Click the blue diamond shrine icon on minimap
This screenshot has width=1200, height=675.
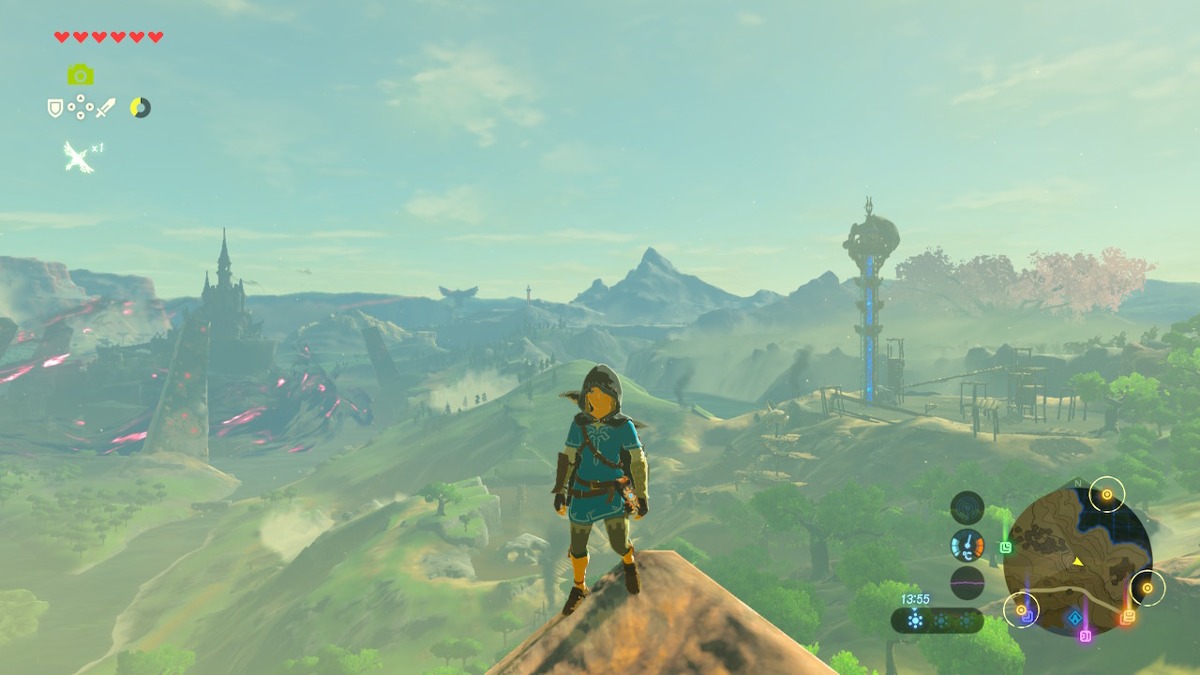tap(1073, 618)
